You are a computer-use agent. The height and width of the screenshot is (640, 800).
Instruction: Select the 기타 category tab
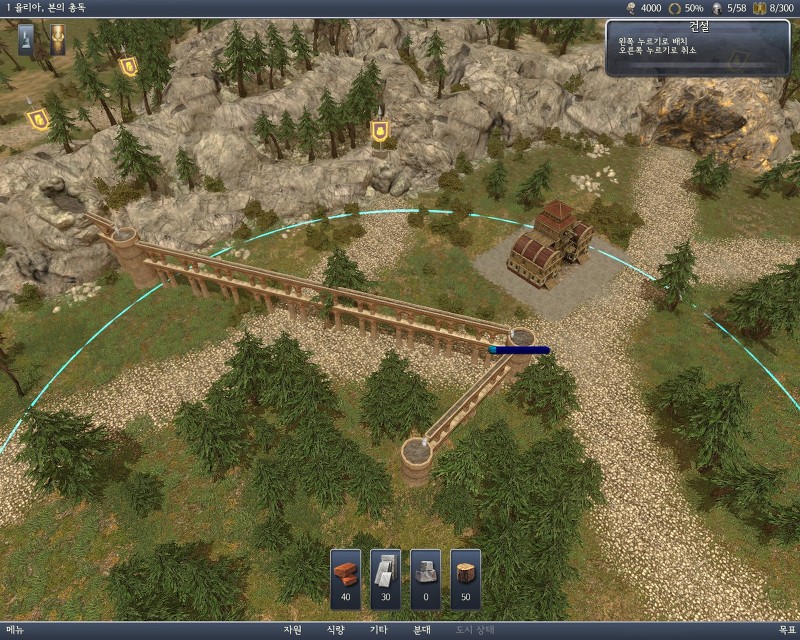pos(378,631)
